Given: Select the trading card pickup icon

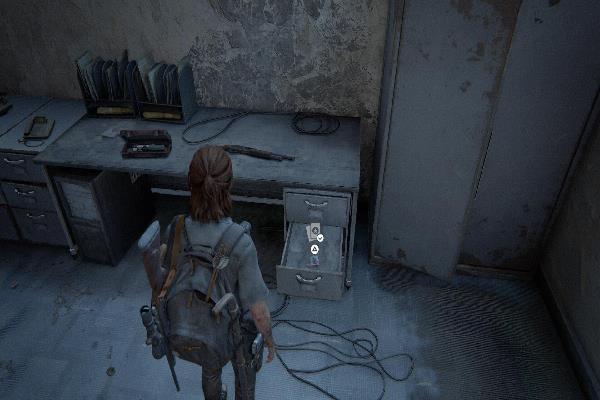Looking at the screenshot, I should tap(314, 230).
